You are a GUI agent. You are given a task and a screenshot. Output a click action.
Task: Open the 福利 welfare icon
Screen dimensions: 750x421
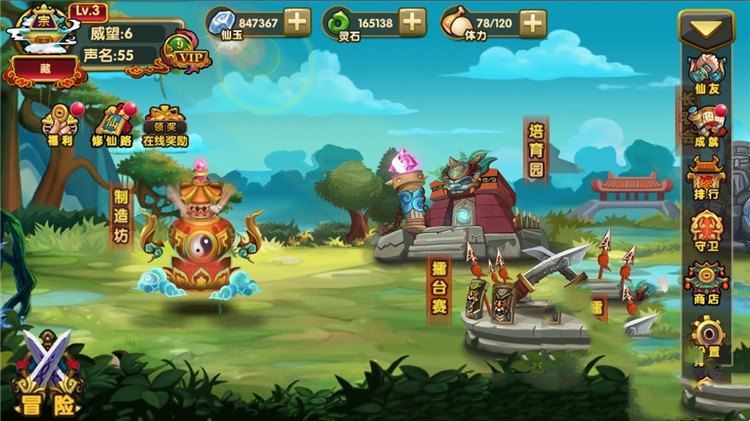[59, 124]
